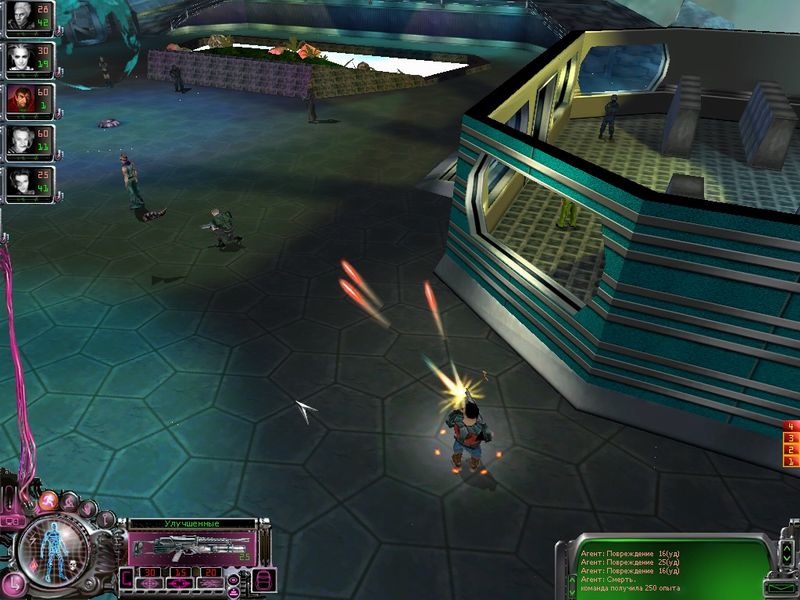Click the running-man movement mode icon
The height and width of the screenshot is (600, 800).
tap(47, 500)
